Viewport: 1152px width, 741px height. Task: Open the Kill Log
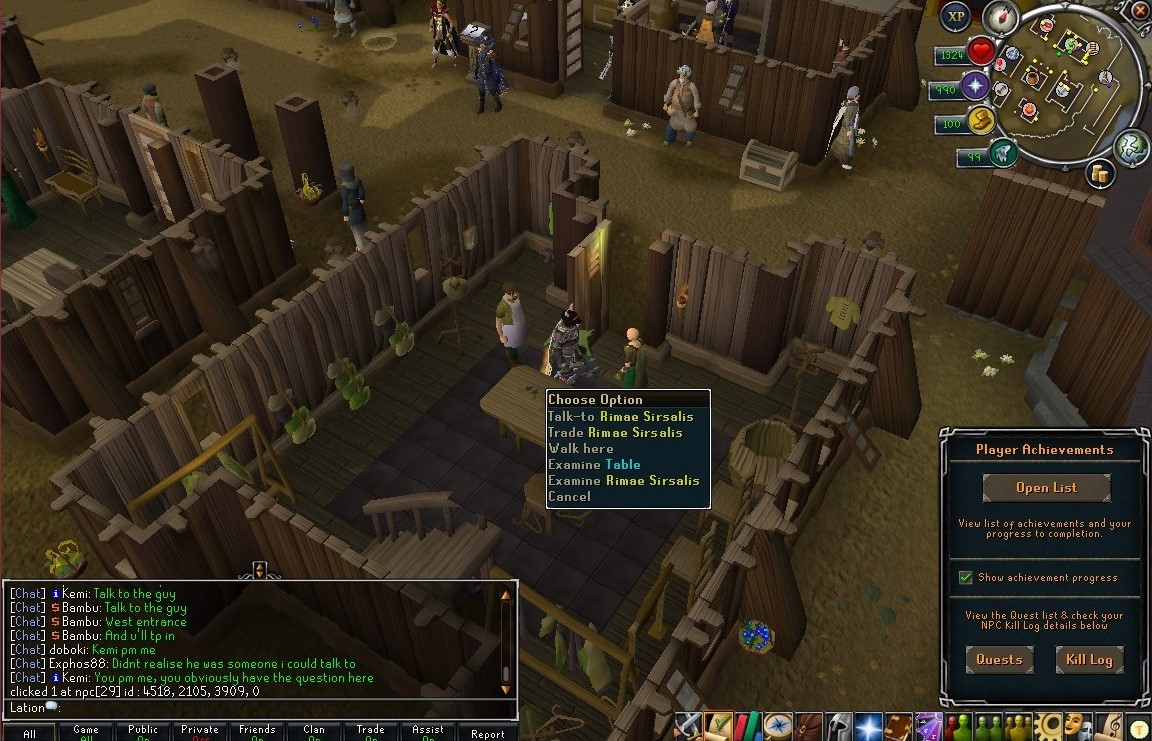1088,659
